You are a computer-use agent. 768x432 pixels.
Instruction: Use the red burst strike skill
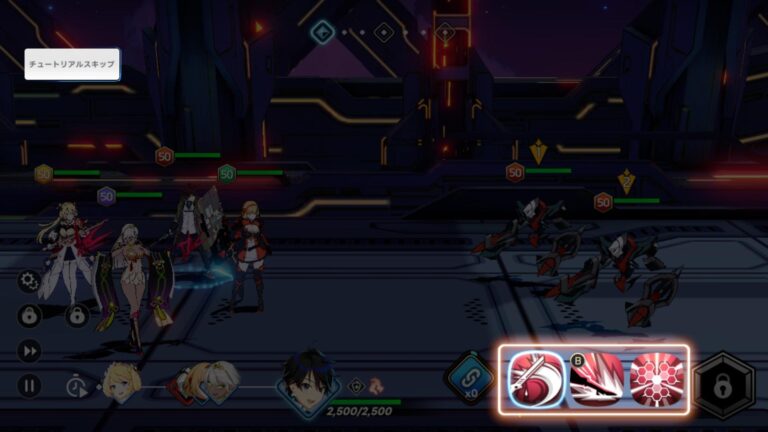596,380
